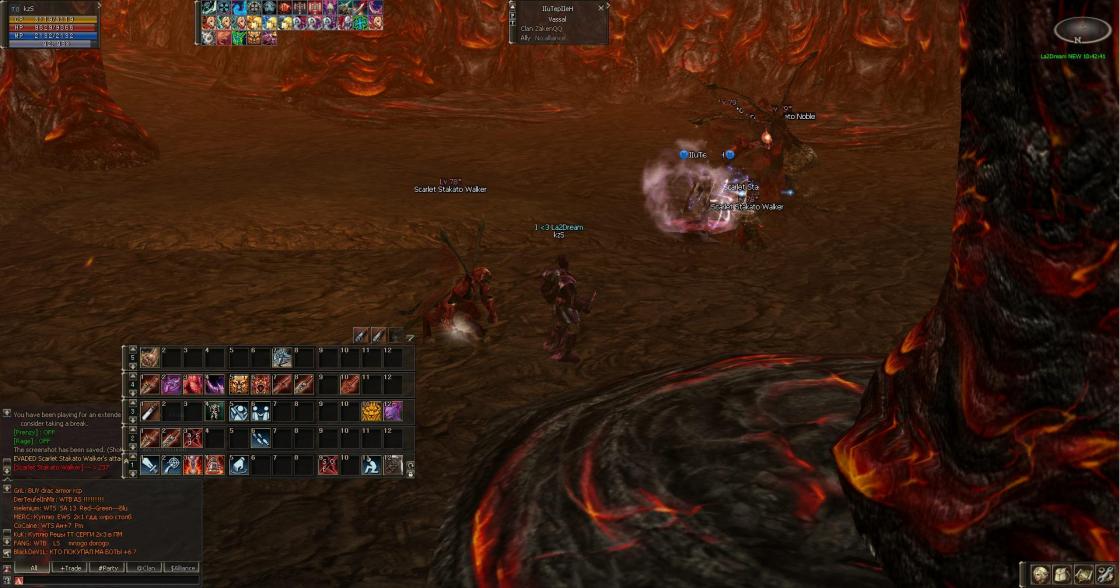Use the golden lion head skill
Image resolution: width=1120 pixels, height=588 pixels.
coord(371,411)
